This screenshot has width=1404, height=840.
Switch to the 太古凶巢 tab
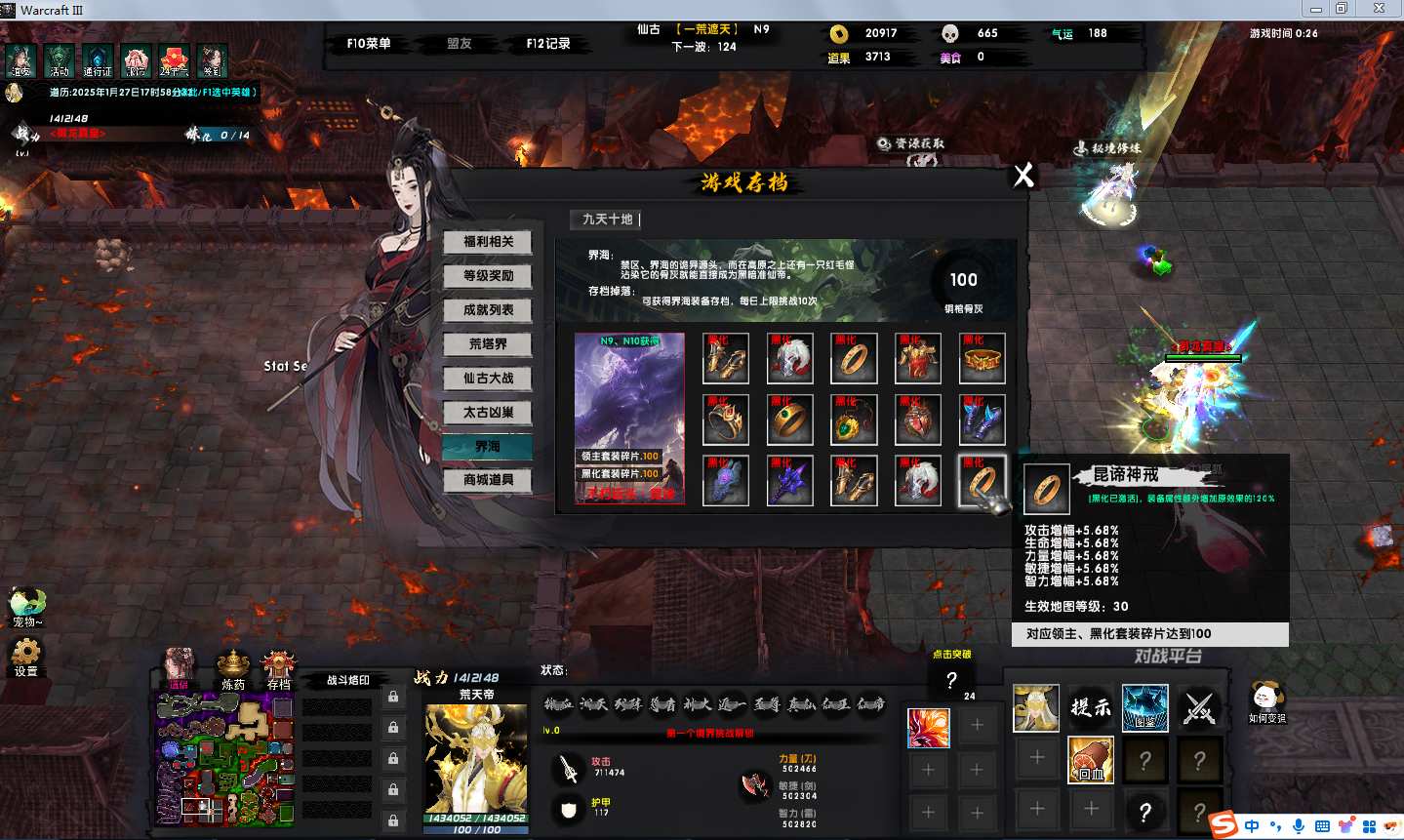tap(488, 413)
